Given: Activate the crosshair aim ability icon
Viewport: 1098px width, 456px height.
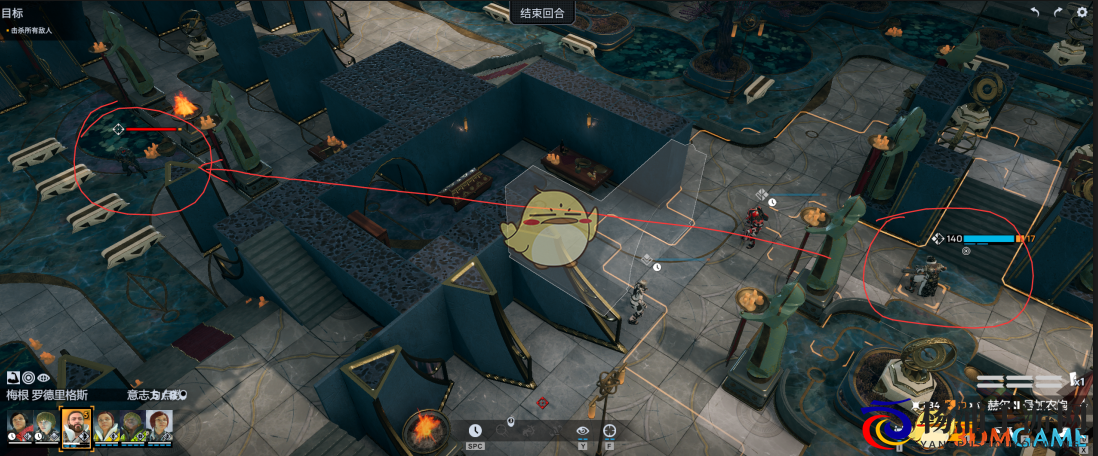Looking at the screenshot, I should (x=609, y=430).
